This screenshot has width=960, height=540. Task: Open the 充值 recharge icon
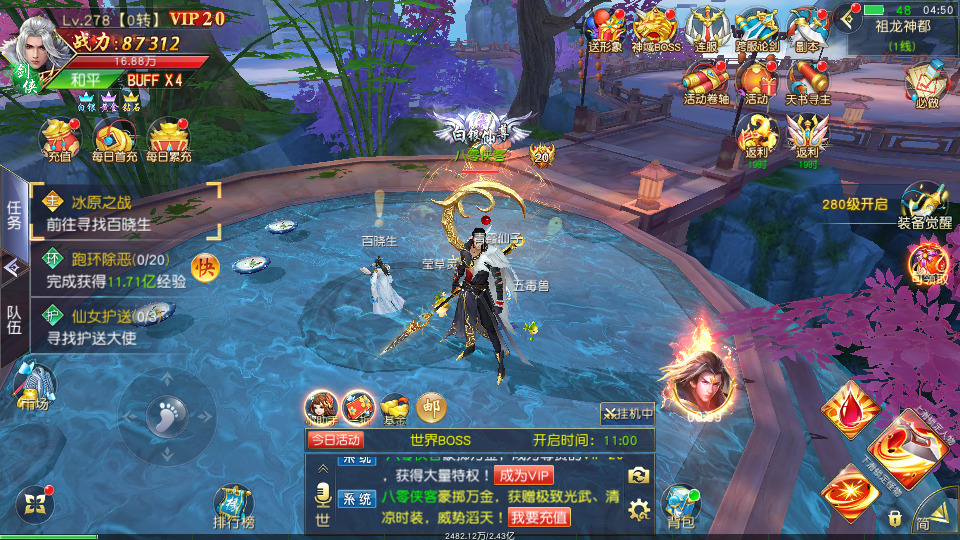pyautogui.click(x=59, y=139)
